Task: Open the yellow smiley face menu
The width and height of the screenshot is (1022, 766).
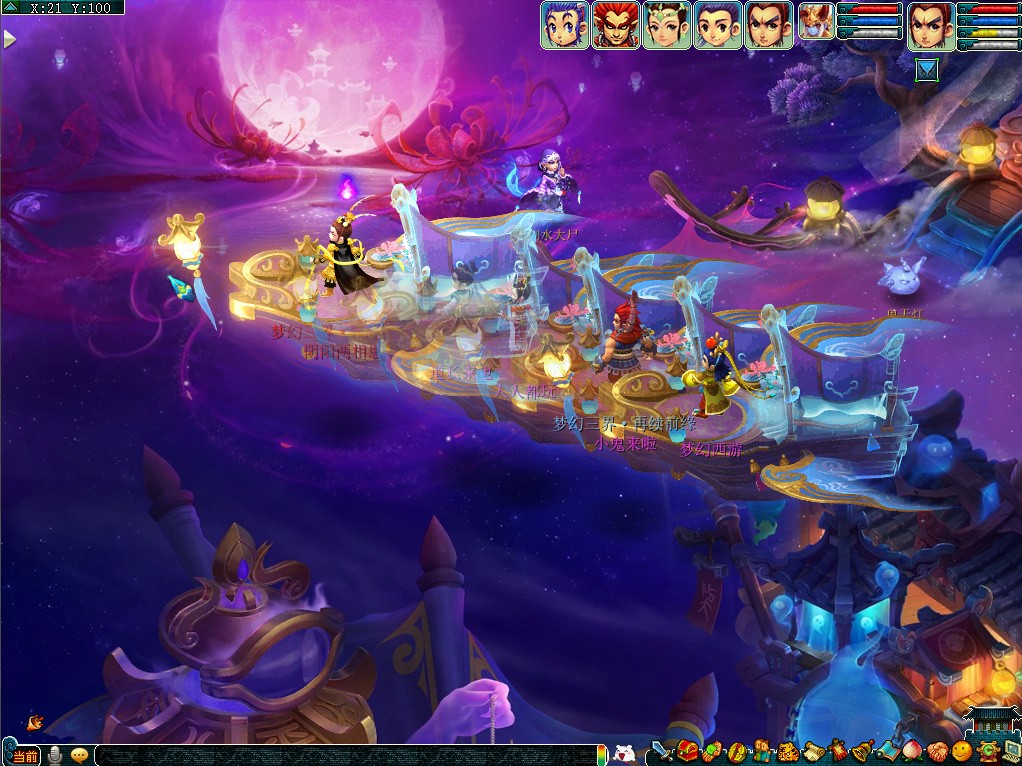Action: [962, 751]
